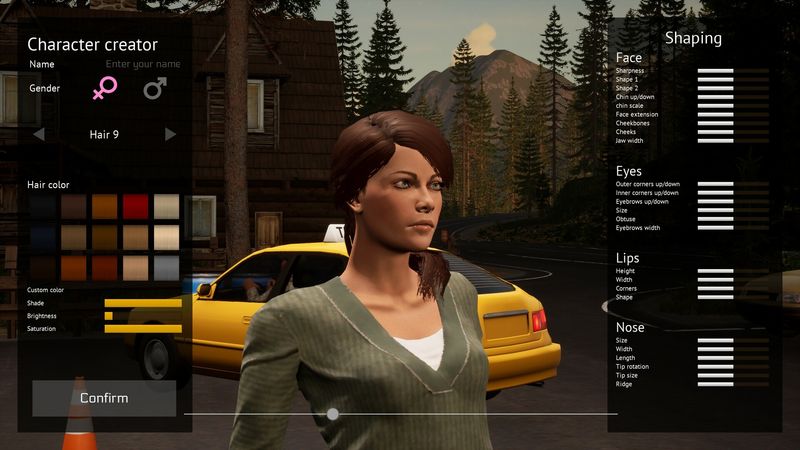Choose the grey hair color swatch
800x450 pixels.
[x=167, y=268]
